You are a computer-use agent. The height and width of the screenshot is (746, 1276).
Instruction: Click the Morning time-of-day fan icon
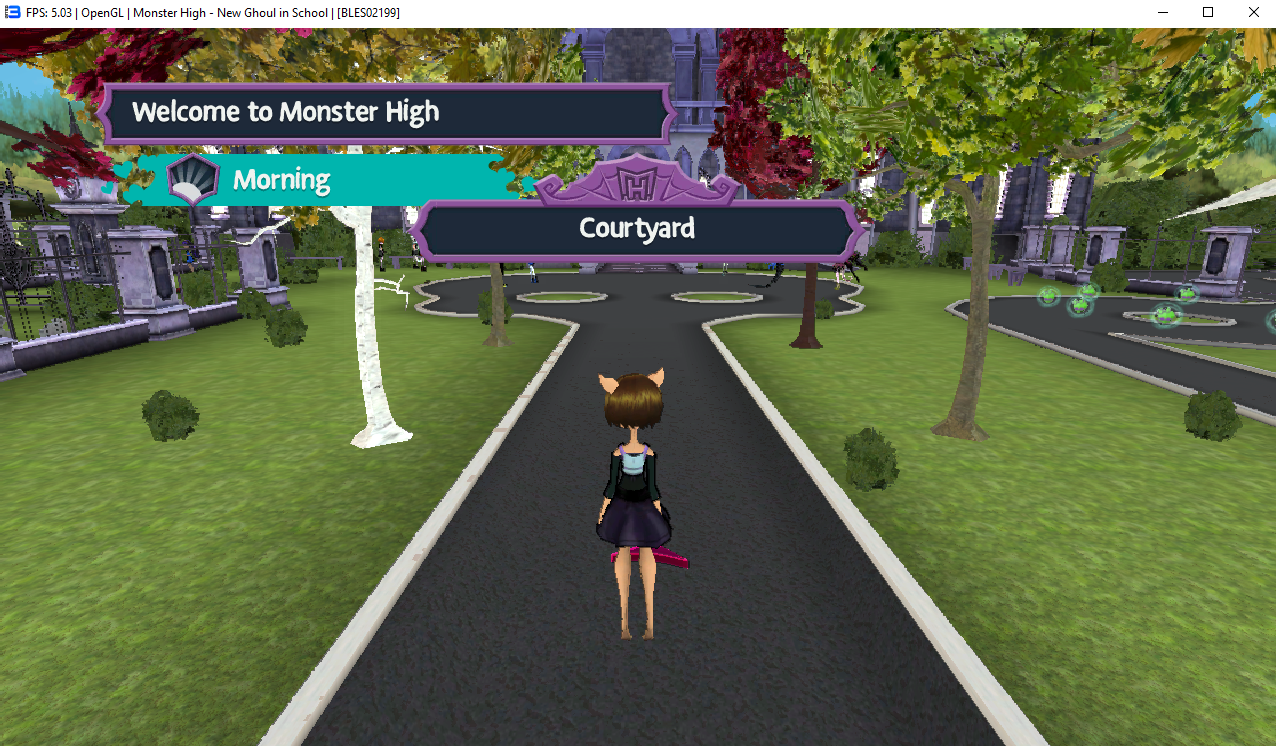pos(192,180)
